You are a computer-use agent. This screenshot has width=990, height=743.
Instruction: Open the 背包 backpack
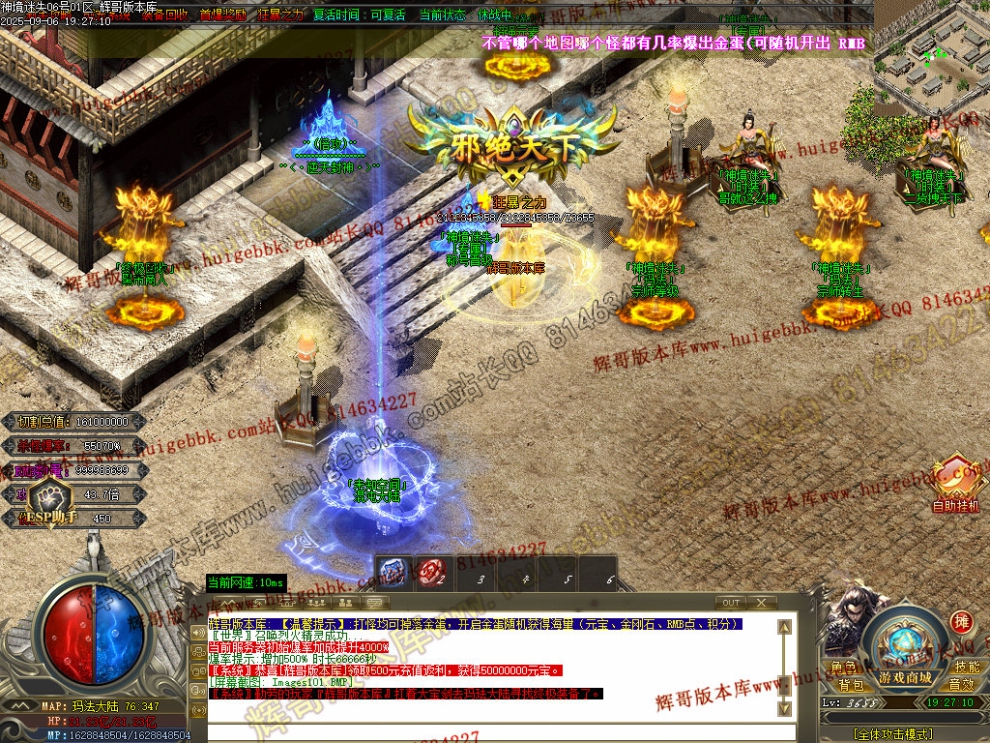tap(850, 685)
